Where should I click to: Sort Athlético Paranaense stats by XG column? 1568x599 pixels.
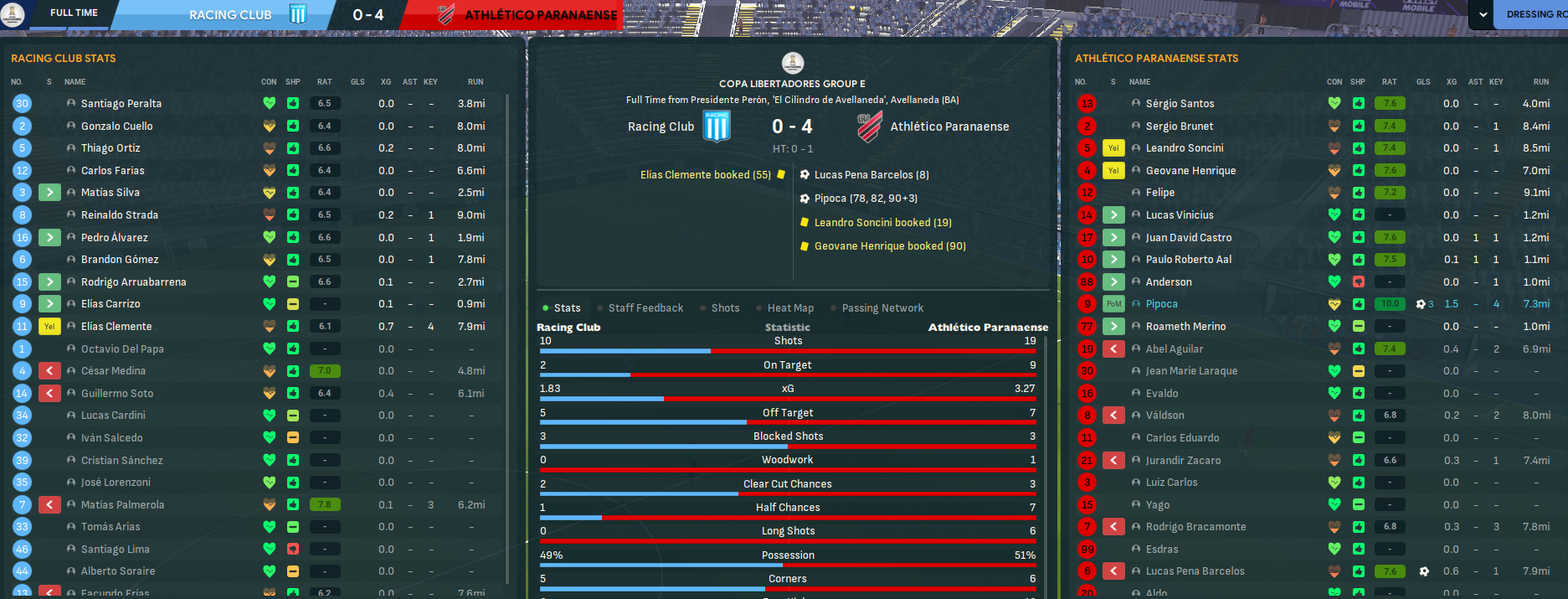click(1452, 82)
